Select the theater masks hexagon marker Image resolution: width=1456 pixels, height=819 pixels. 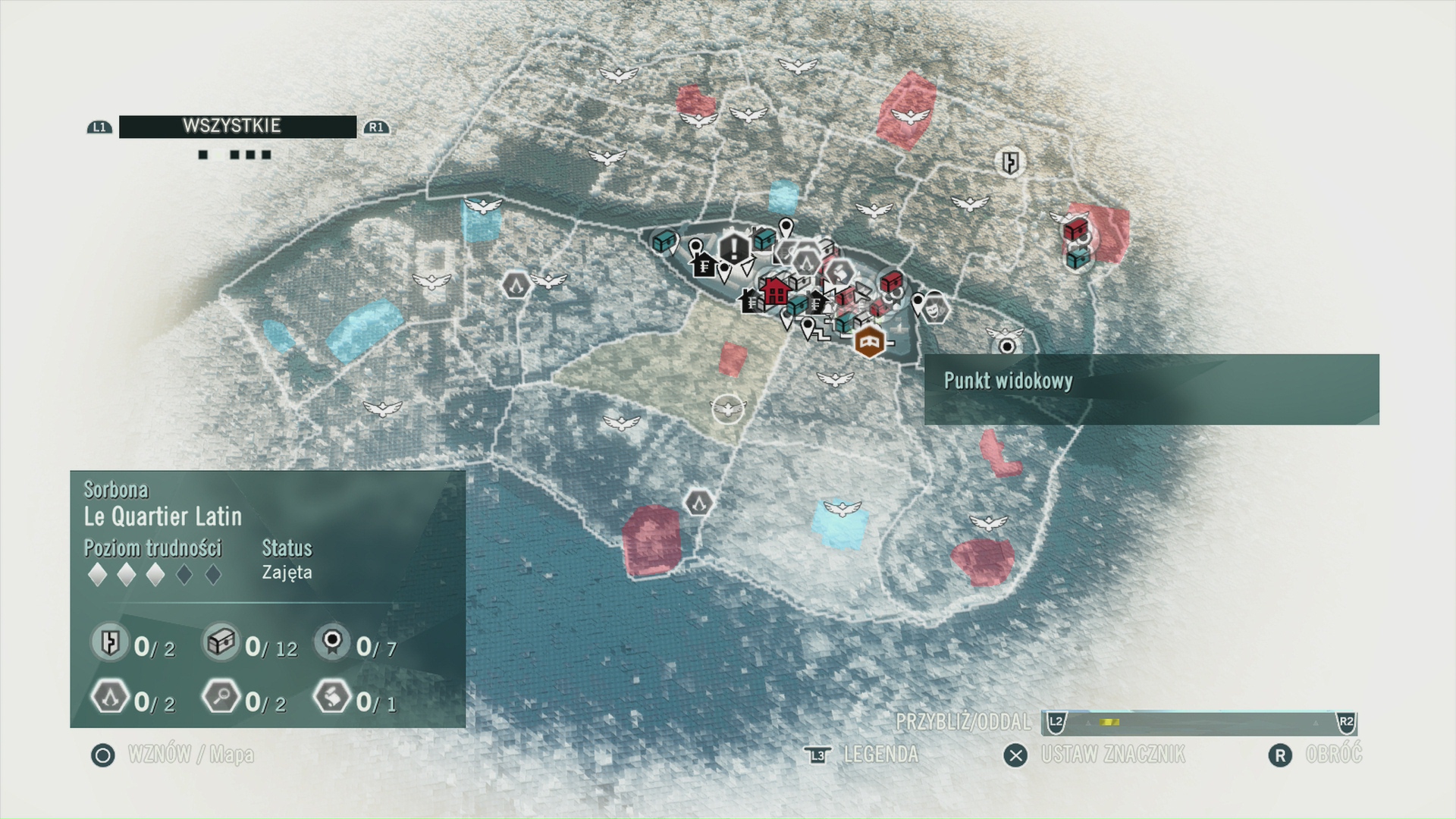tap(937, 308)
